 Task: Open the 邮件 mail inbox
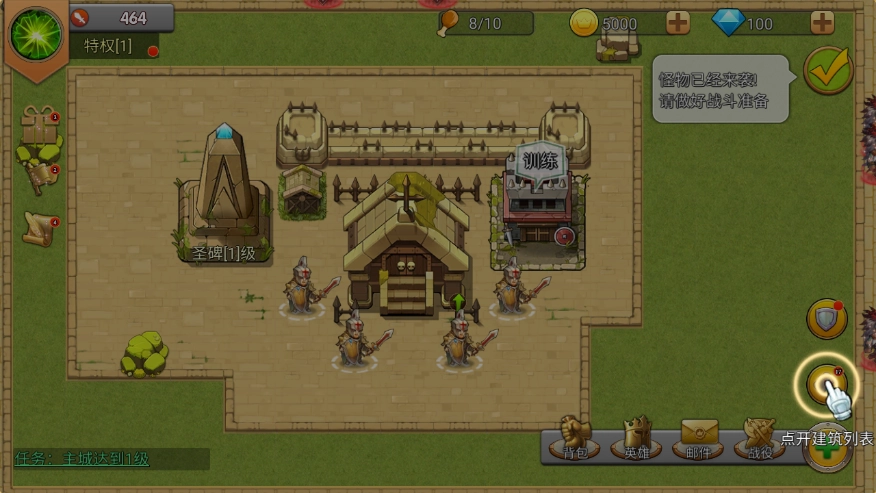tap(702, 438)
